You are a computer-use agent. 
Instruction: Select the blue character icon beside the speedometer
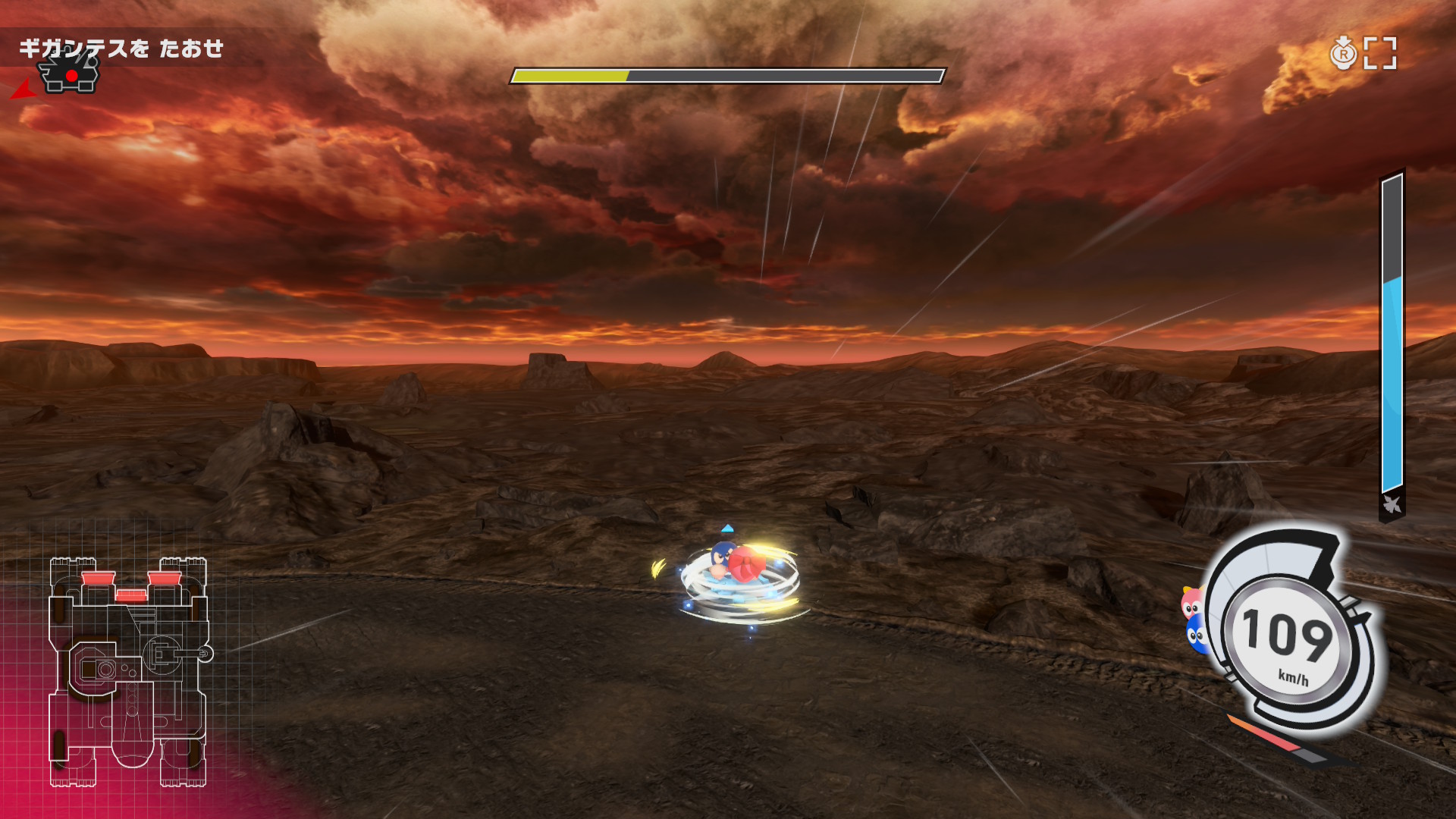point(1196,635)
